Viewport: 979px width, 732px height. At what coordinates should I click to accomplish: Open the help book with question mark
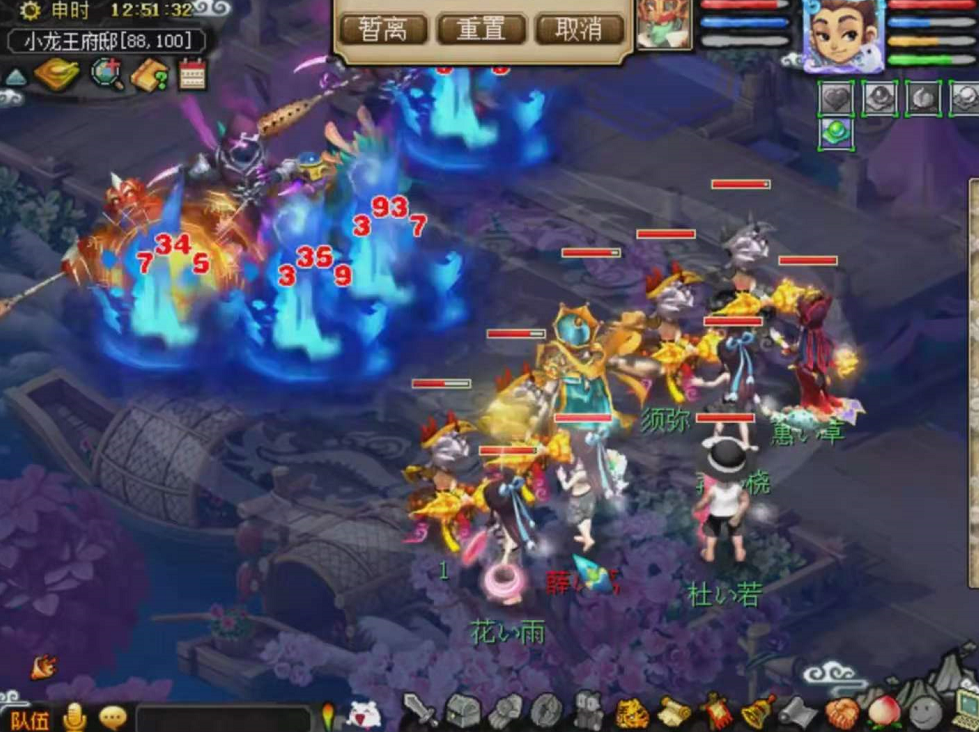click(x=150, y=73)
